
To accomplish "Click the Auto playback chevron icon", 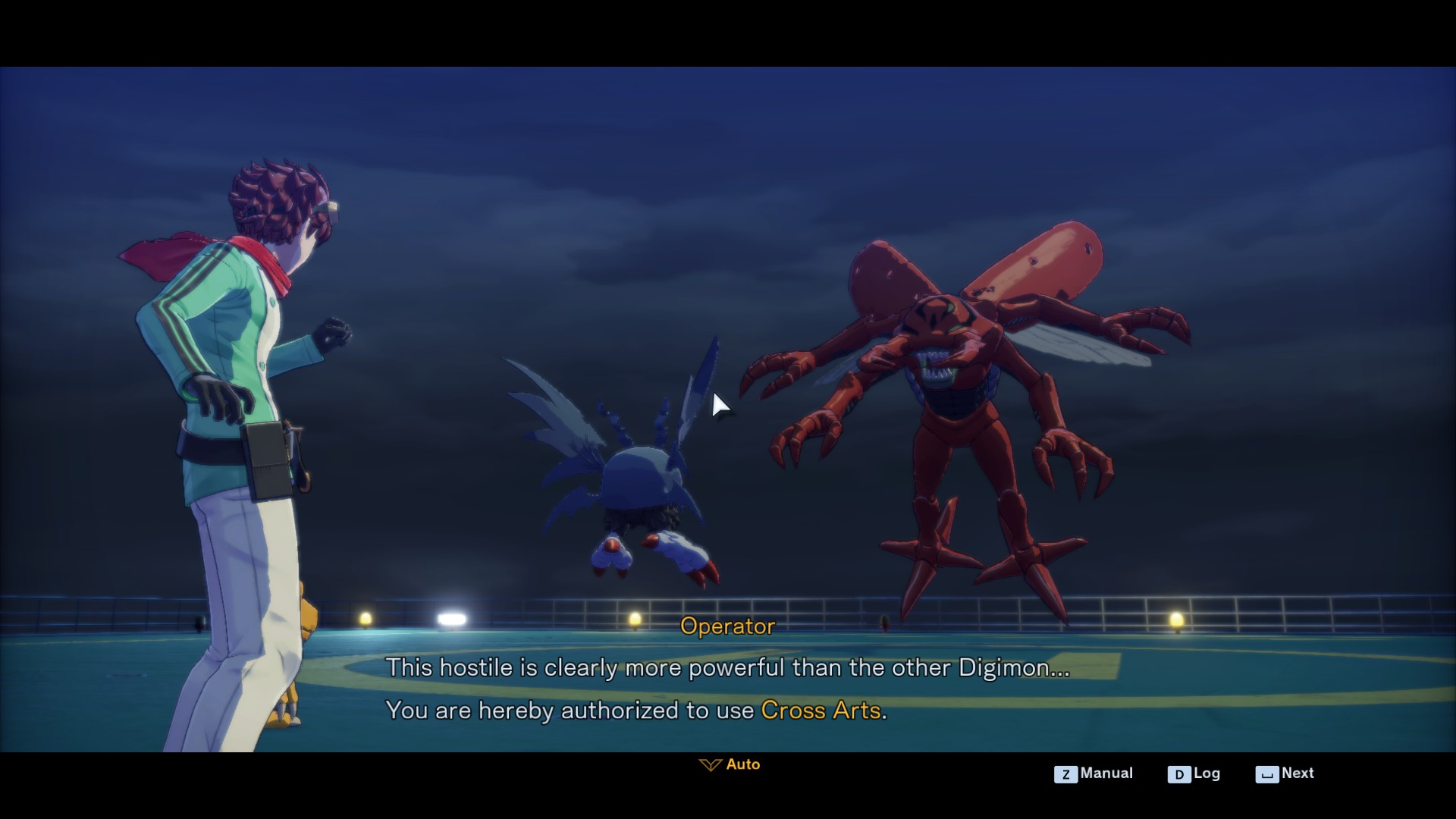I will point(710,764).
